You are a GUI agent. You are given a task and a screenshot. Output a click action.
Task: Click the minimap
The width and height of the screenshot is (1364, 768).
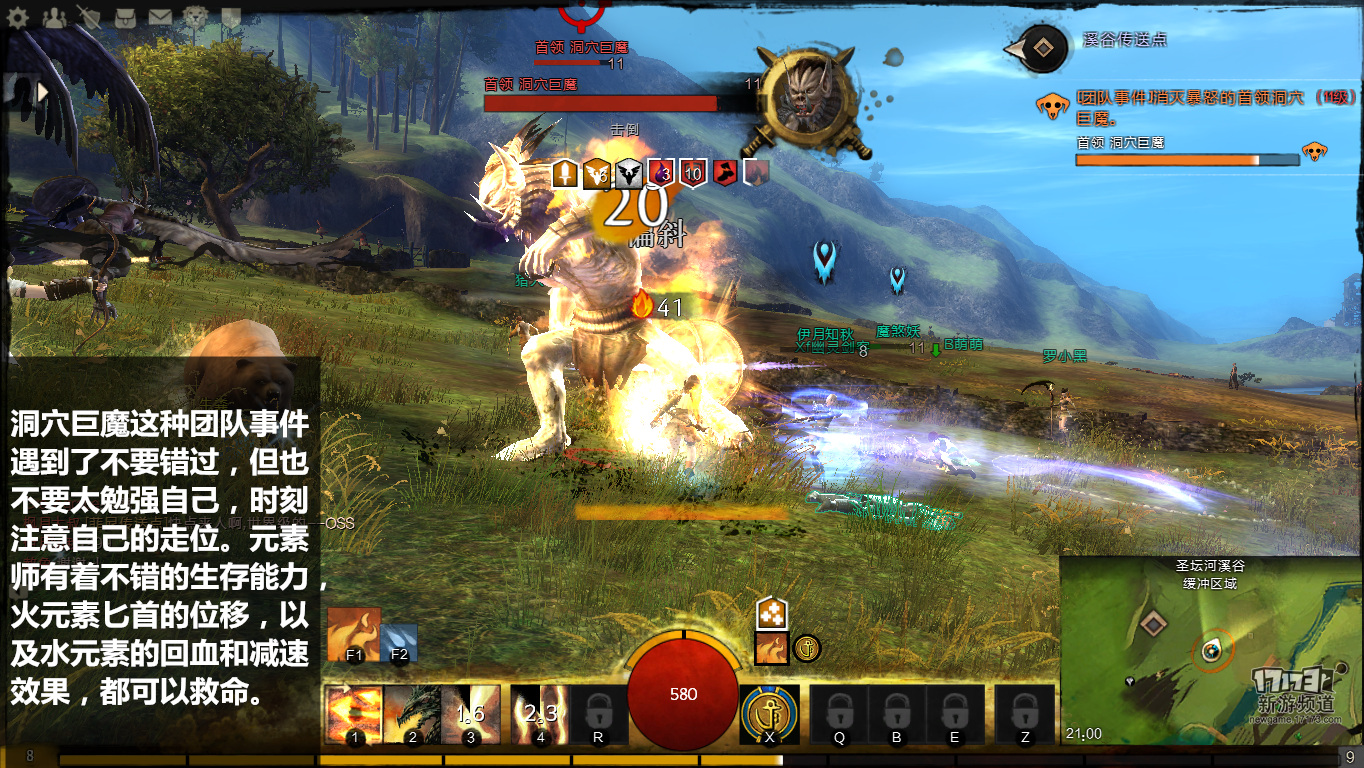click(1210, 650)
